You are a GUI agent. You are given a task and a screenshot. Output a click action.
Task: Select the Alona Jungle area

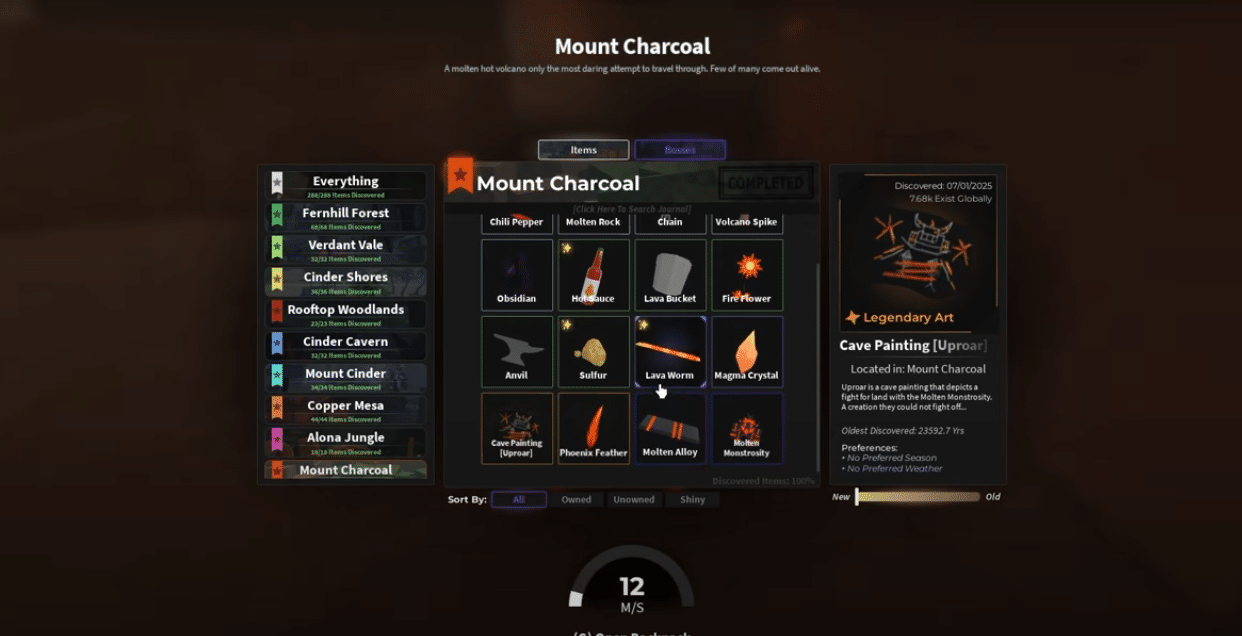346,441
